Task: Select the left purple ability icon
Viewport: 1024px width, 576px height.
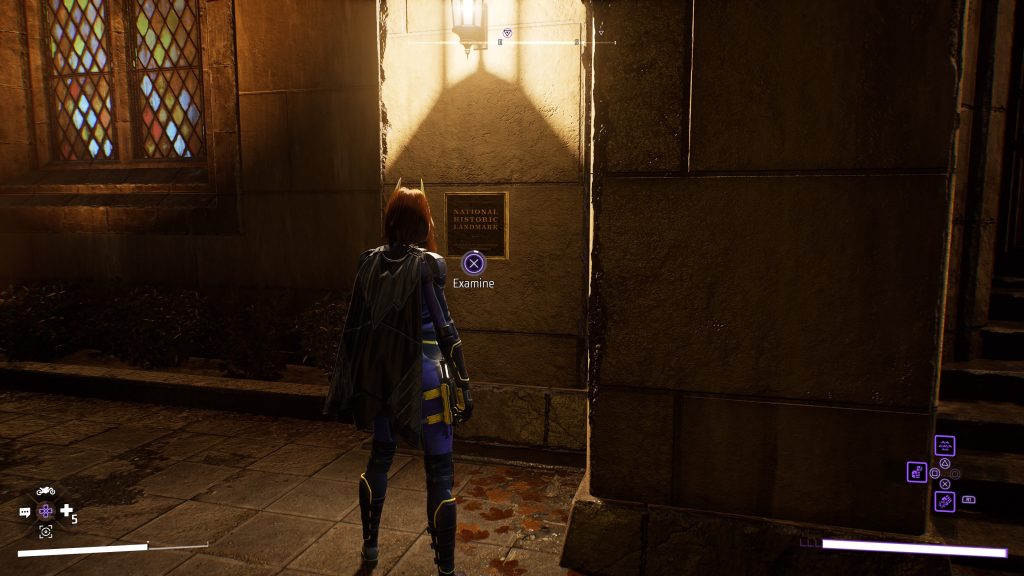Action: (917, 471)
